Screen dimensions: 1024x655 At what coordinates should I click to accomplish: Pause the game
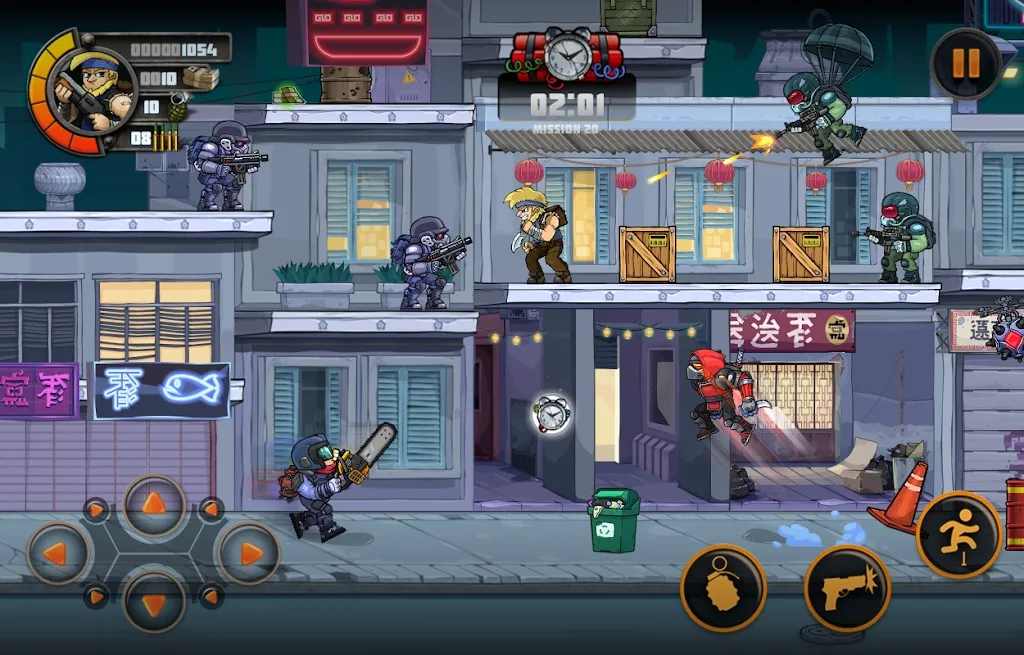pyautogui.click(x=965, y=64)
